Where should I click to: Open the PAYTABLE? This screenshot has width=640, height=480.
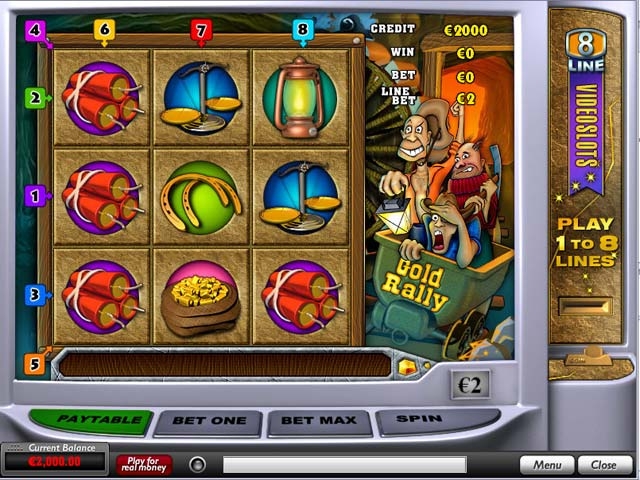click(x=90, y=421)
